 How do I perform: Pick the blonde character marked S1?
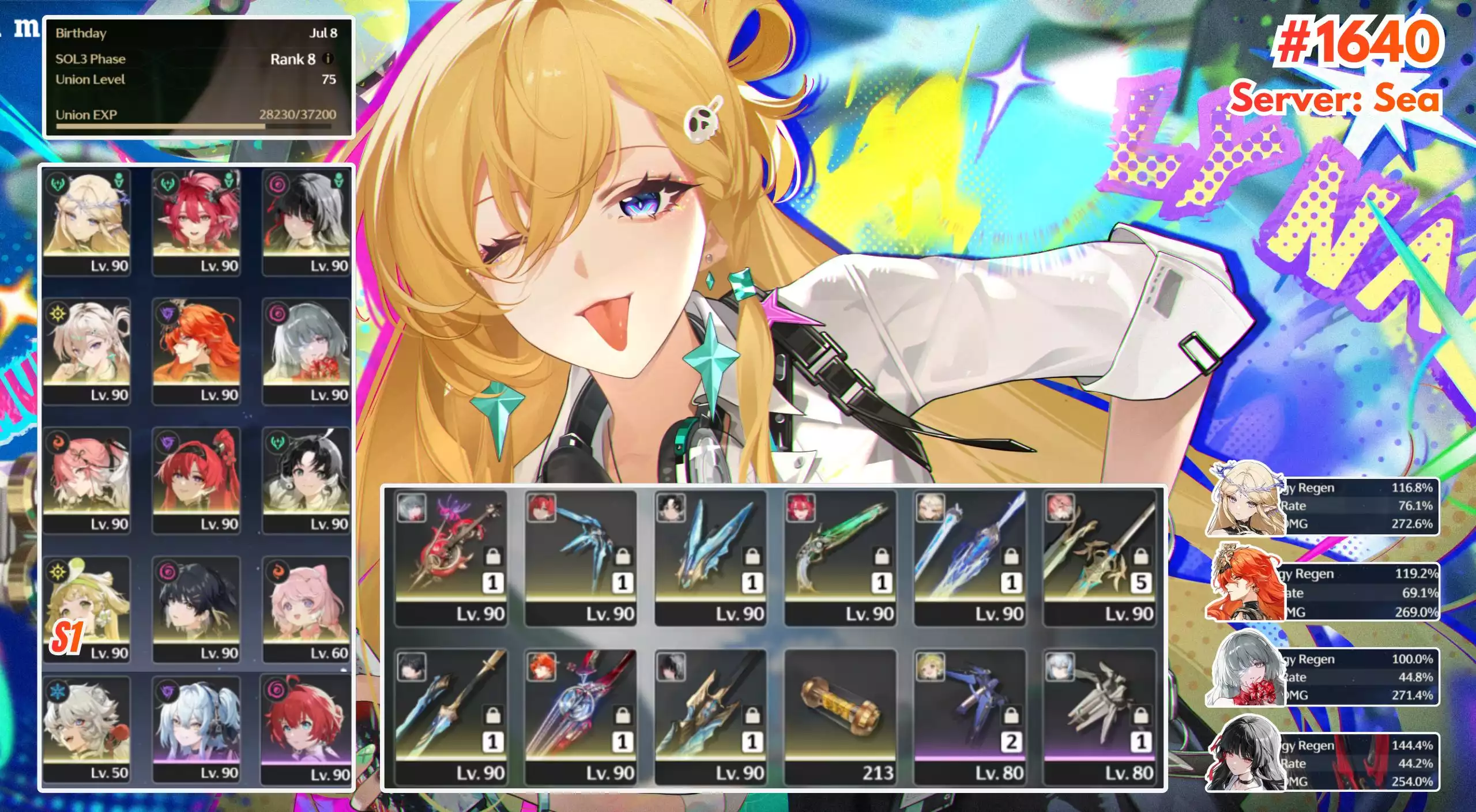pyautogui.click(x=86, y=609)
